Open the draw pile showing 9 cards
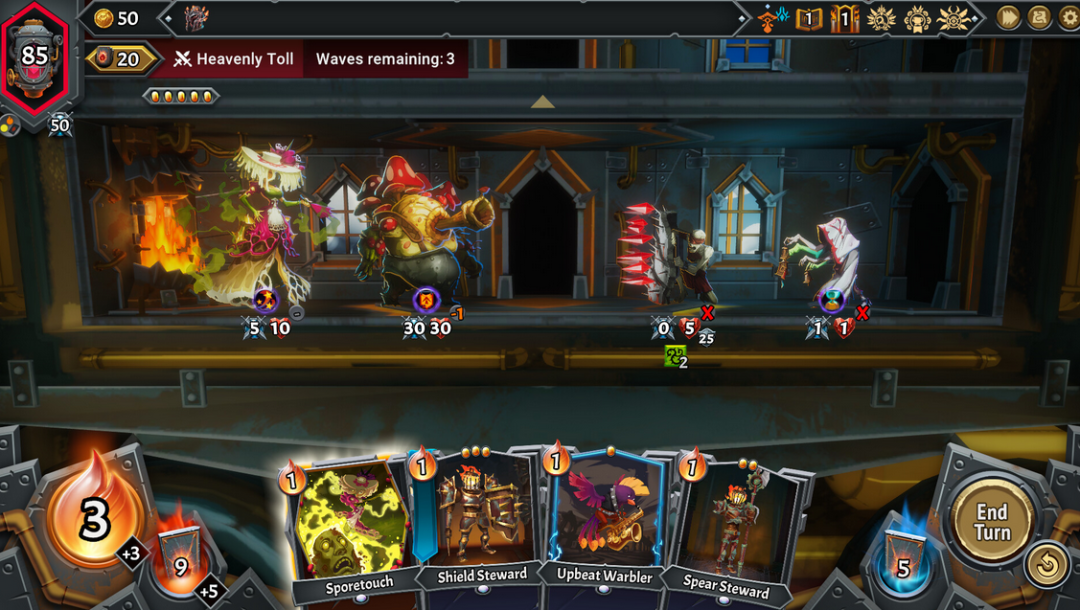1080x610 pixels. 179,561
